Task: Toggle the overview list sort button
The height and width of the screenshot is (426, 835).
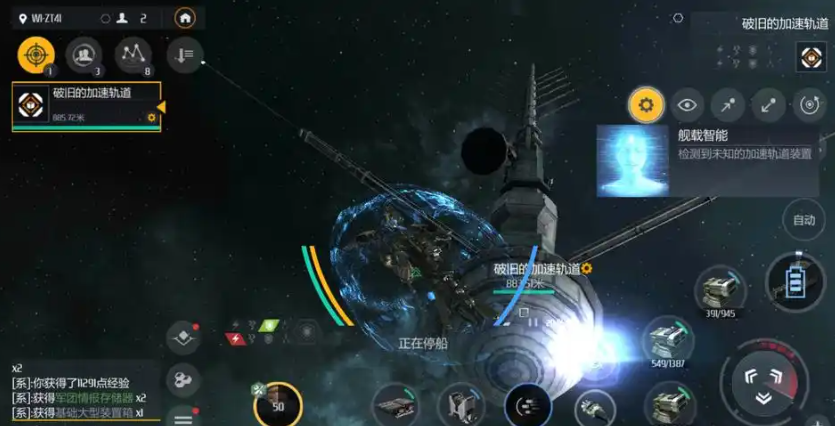Action: [184, 55]
